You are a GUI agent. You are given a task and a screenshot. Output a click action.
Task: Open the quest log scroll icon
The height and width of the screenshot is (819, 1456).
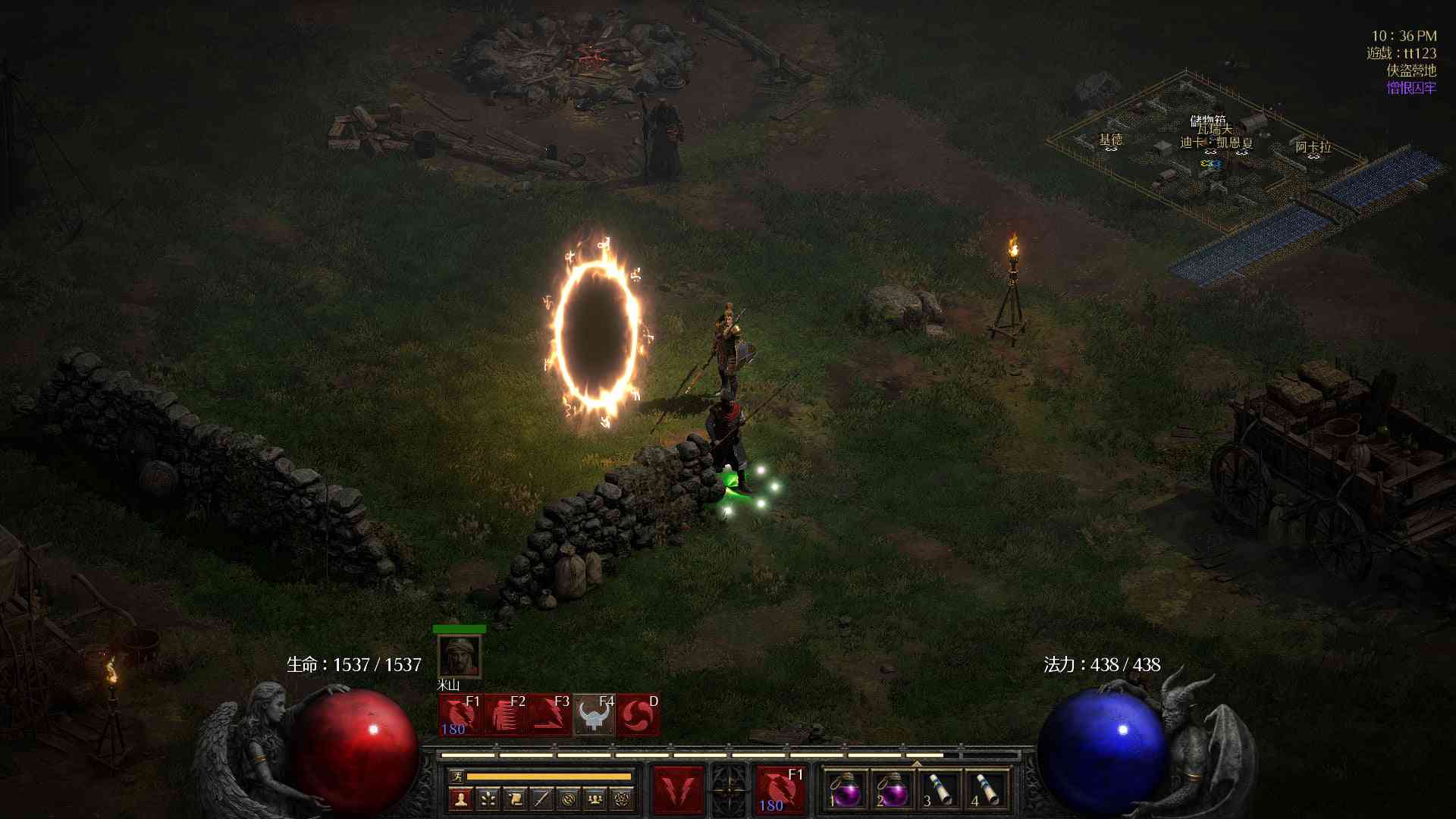tap(515, 799)
